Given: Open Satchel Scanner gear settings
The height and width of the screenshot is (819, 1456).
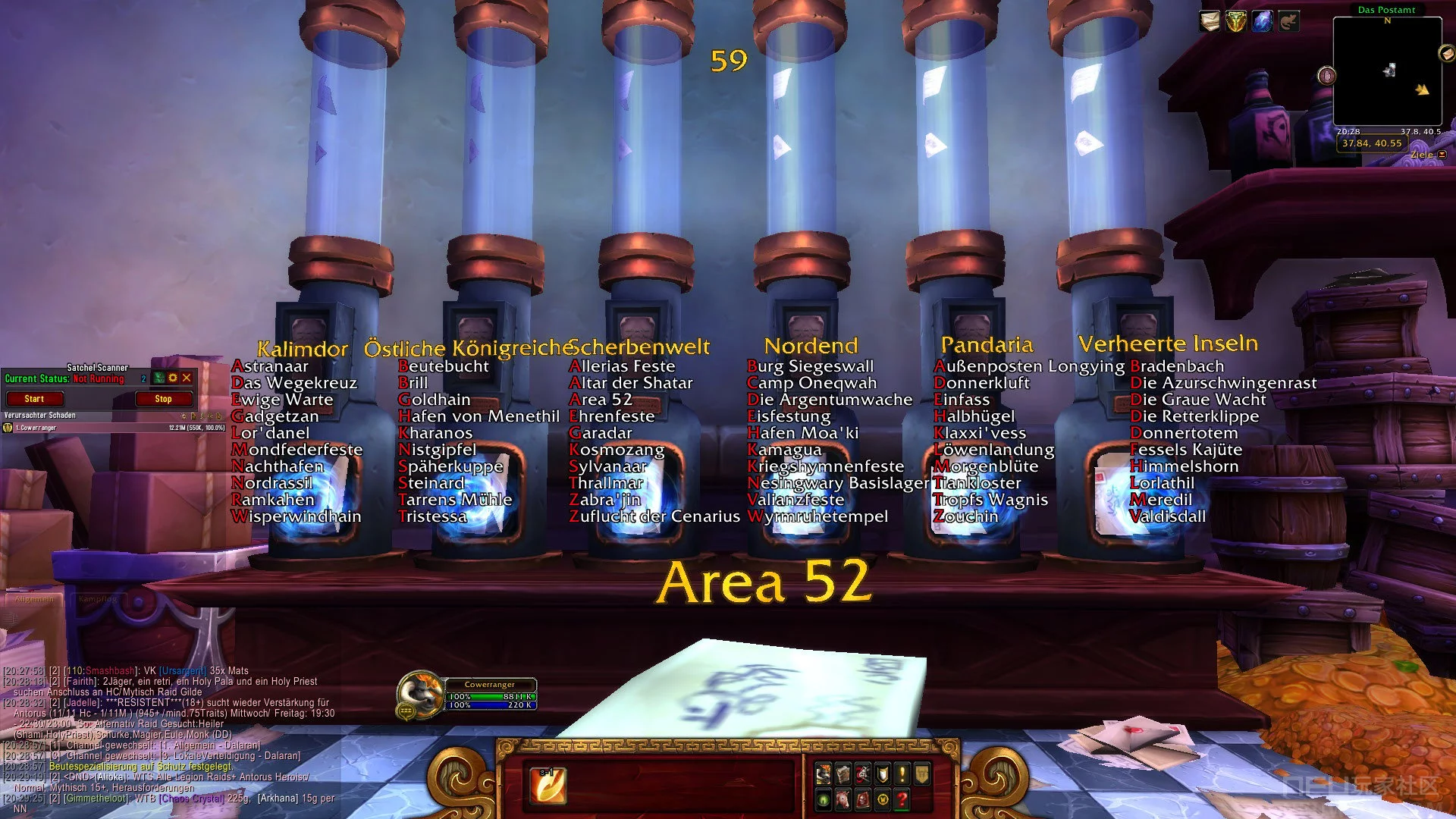Looking at the screenshot, I should point(173,378).
